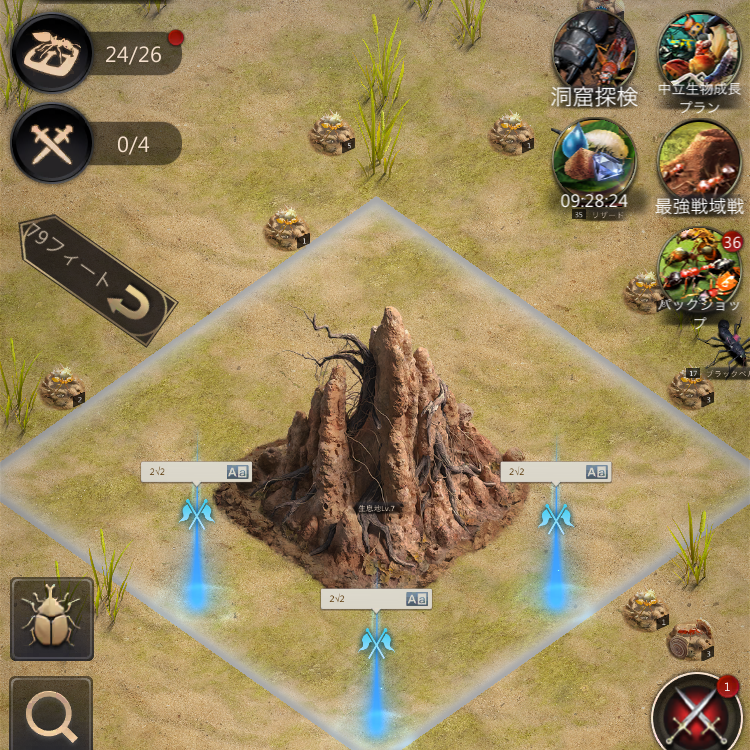Open the 中立生物成長プラン event icon
This screenshot has height=750, width=750.
pos(699,52)
